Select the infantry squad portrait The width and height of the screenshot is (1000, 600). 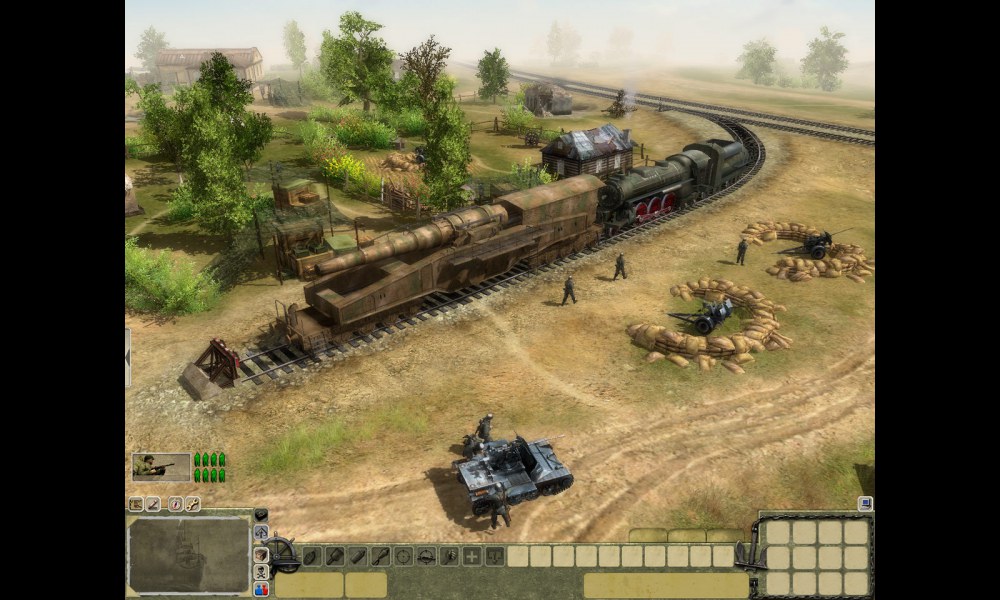coord(161,467)
